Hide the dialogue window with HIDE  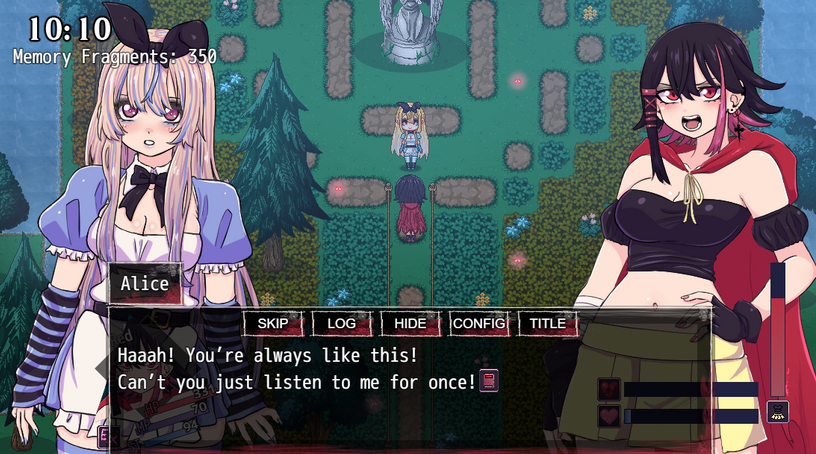coord(410,323)
